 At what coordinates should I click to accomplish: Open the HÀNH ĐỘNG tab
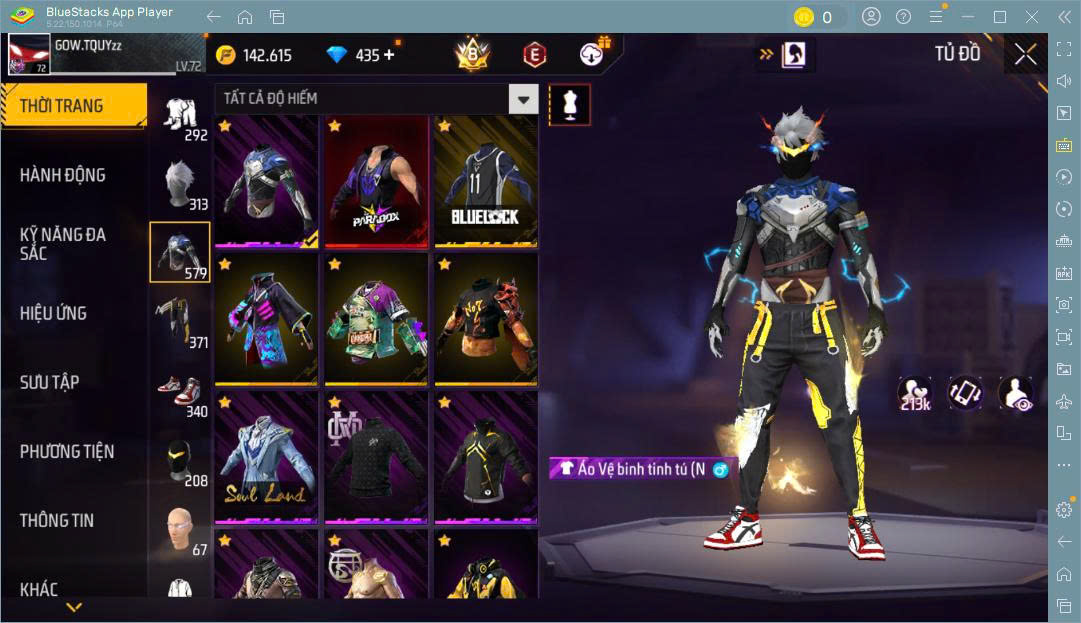click(x=64, y=175)
